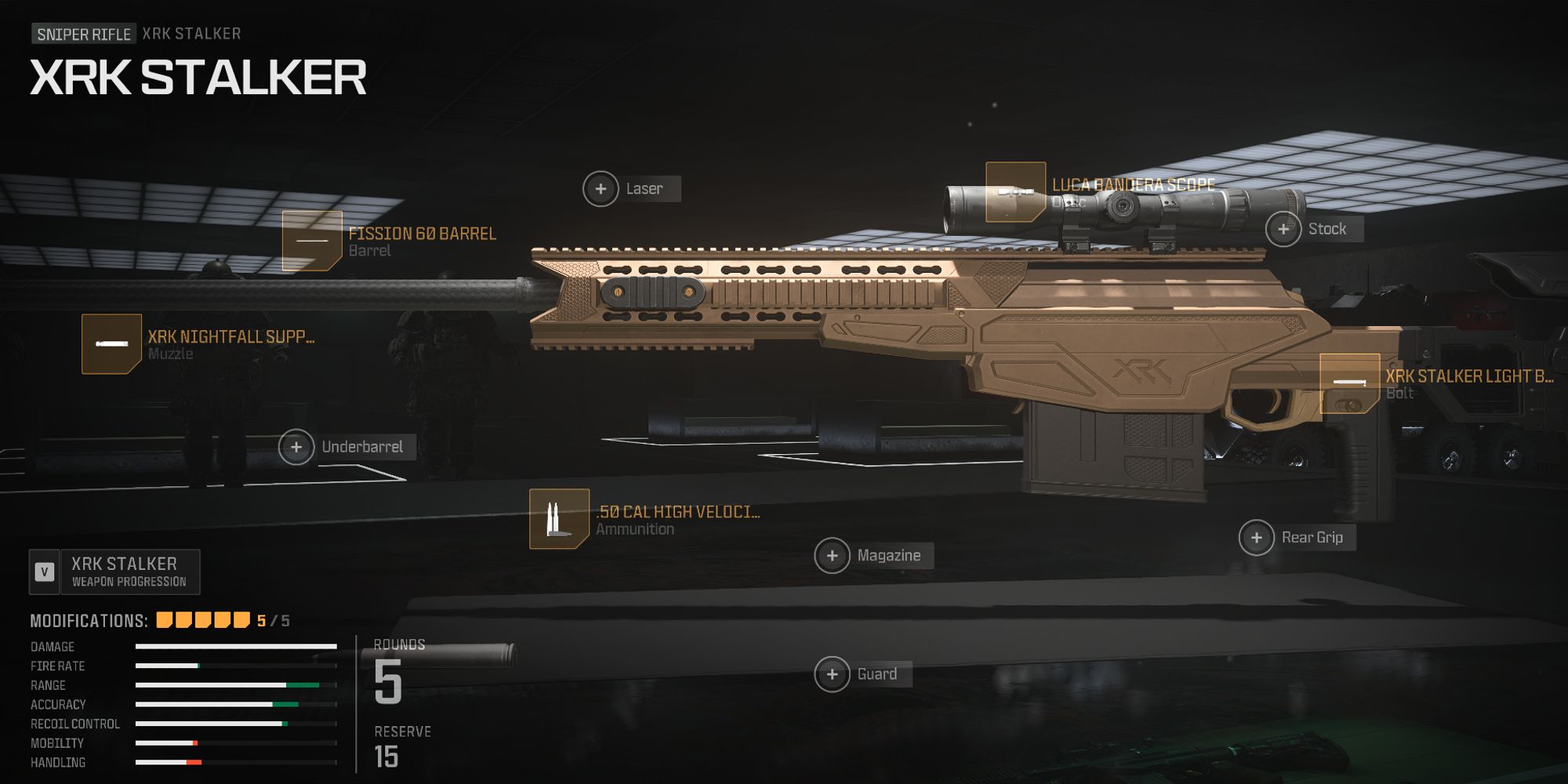Add a Guard attachment
Image resolution: width=1568 pixels, height=784 pixels.
click(x=833, y=674)
